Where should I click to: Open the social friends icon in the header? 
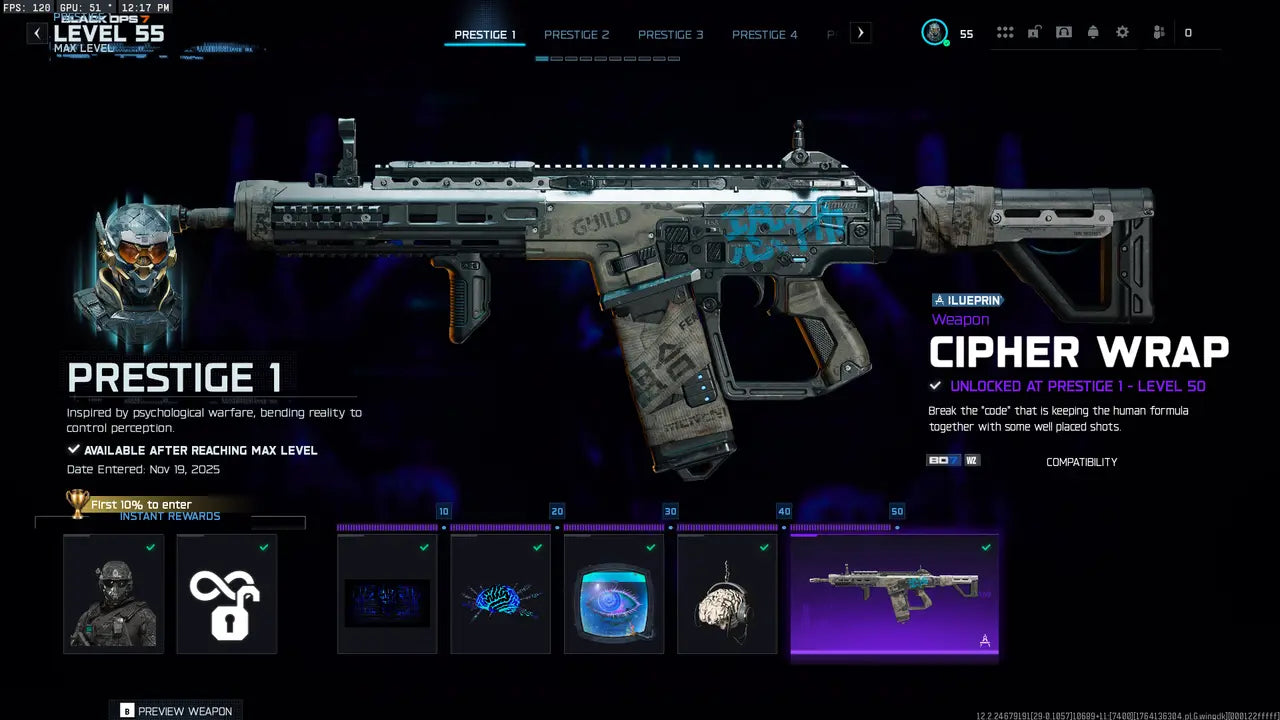[1157, 32]
